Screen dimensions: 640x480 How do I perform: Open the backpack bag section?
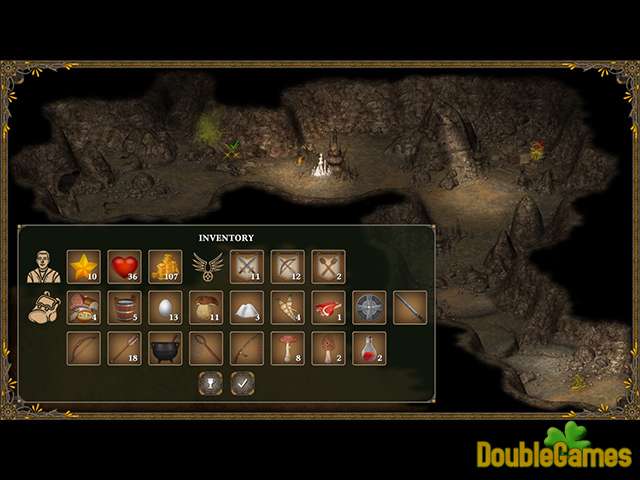point(40,307)
